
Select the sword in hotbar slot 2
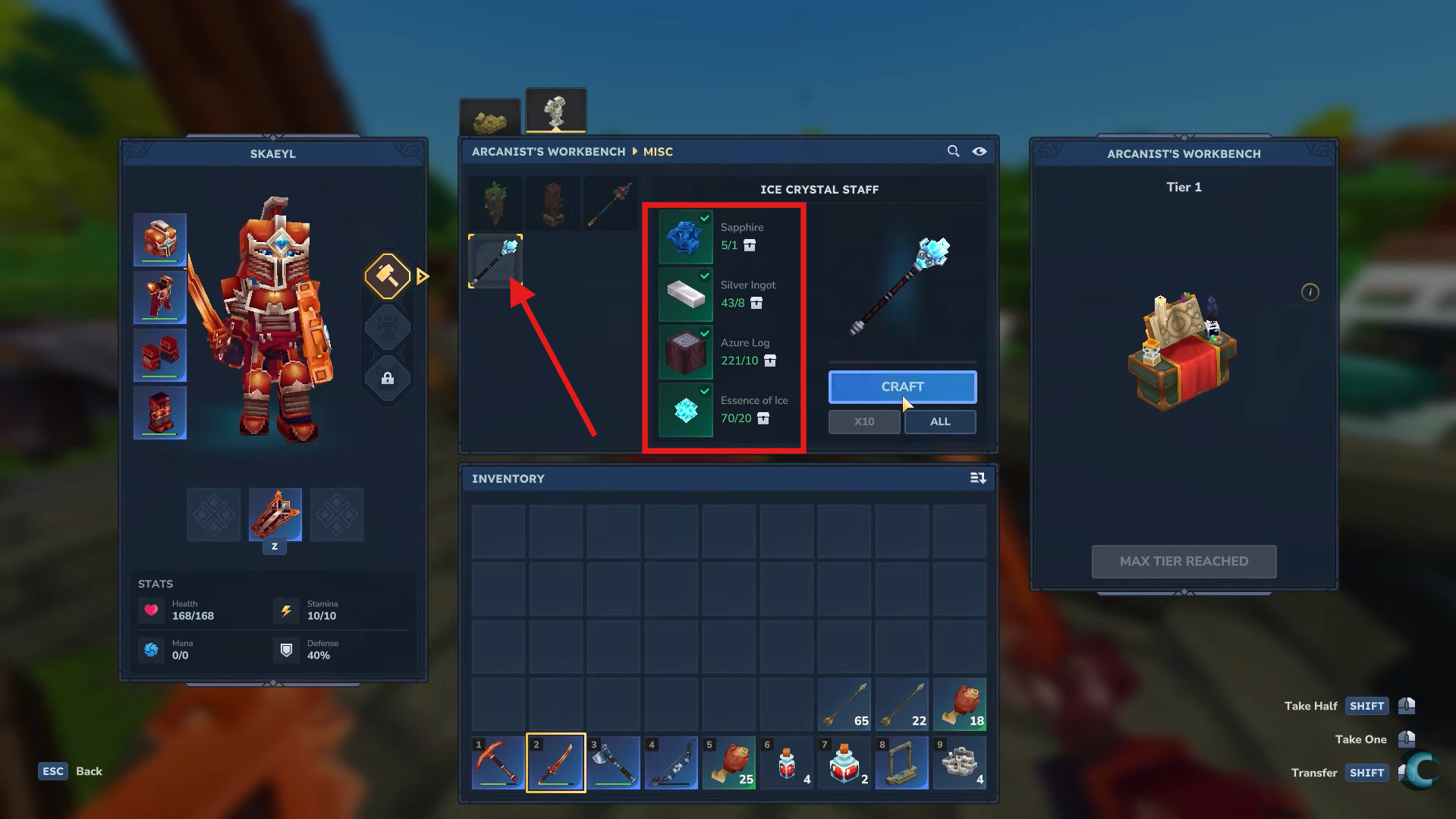(x=555, y=762)
